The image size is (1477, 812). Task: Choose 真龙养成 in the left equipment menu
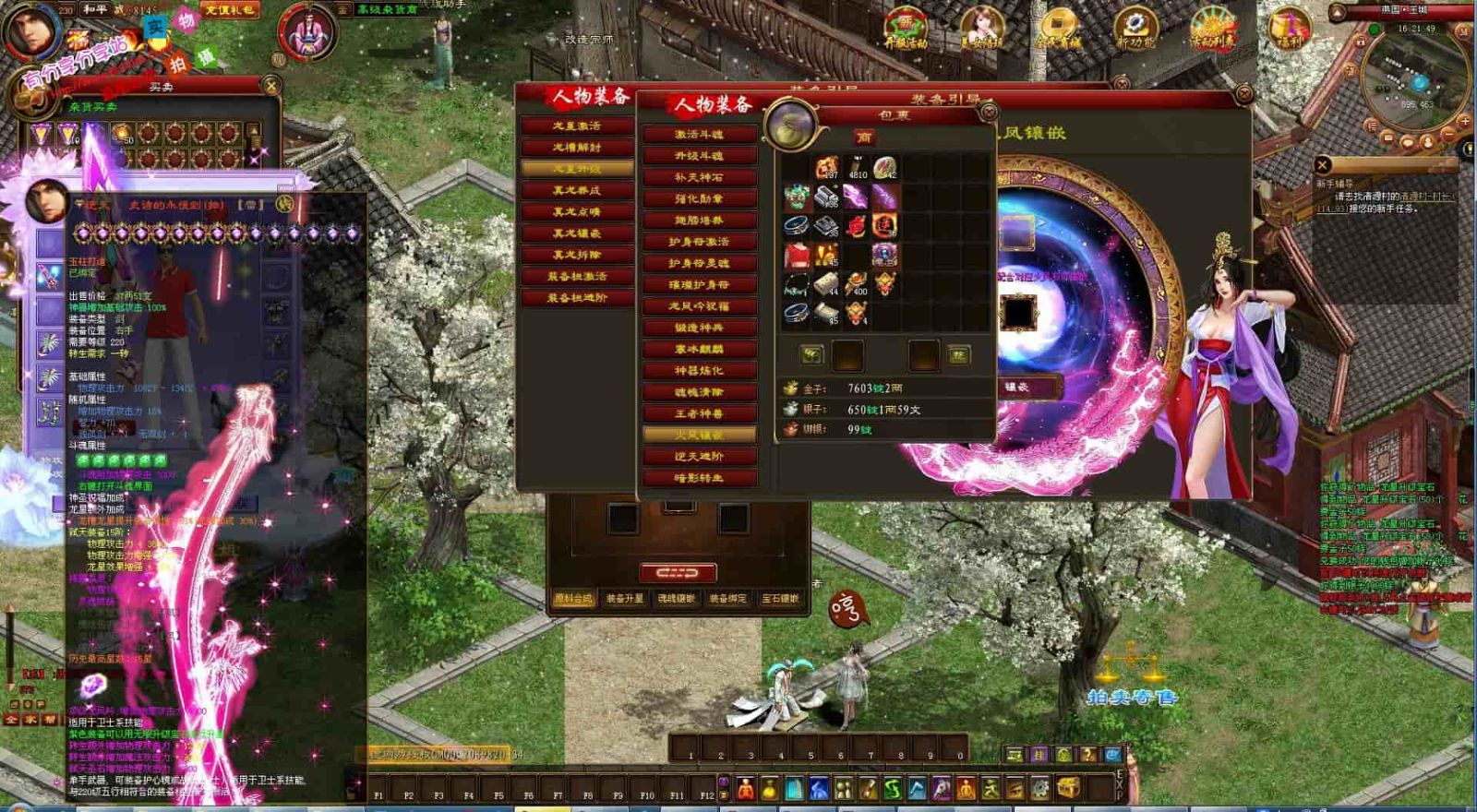[577, 190]
